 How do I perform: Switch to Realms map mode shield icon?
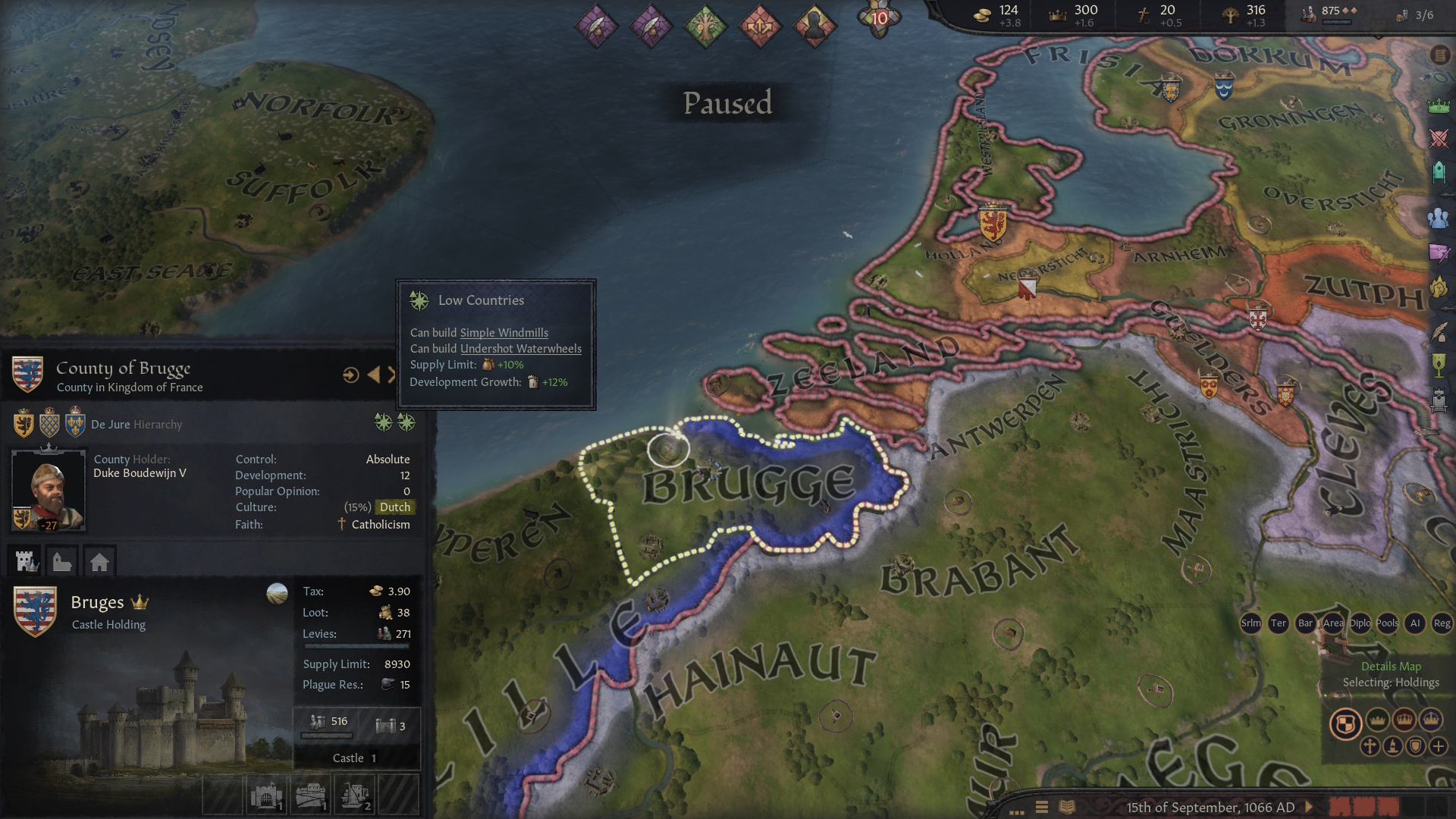pyautogui.click(x=1345, y=723)
